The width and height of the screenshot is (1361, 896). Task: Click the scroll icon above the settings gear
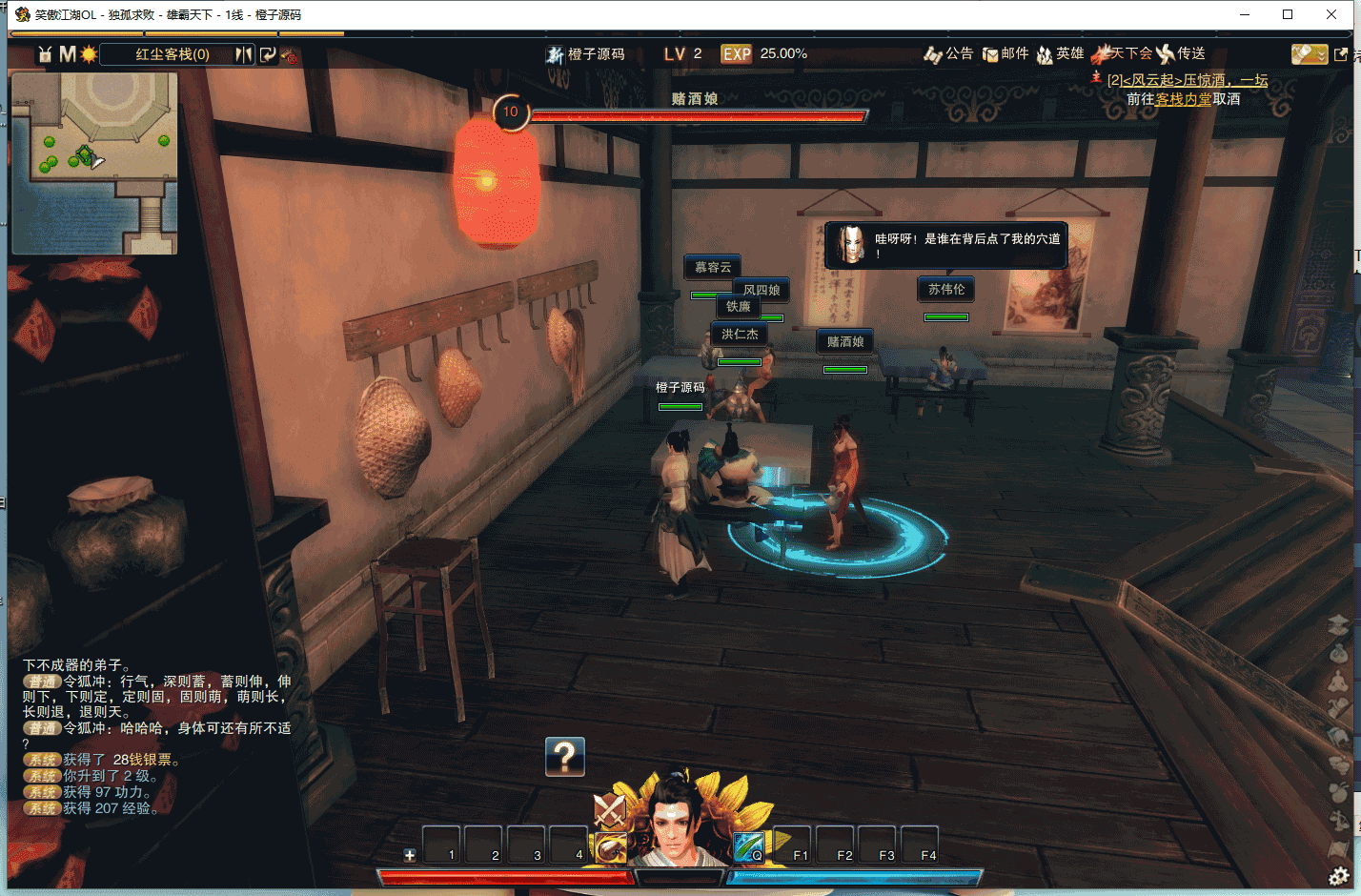click(x=1338, y=848)
